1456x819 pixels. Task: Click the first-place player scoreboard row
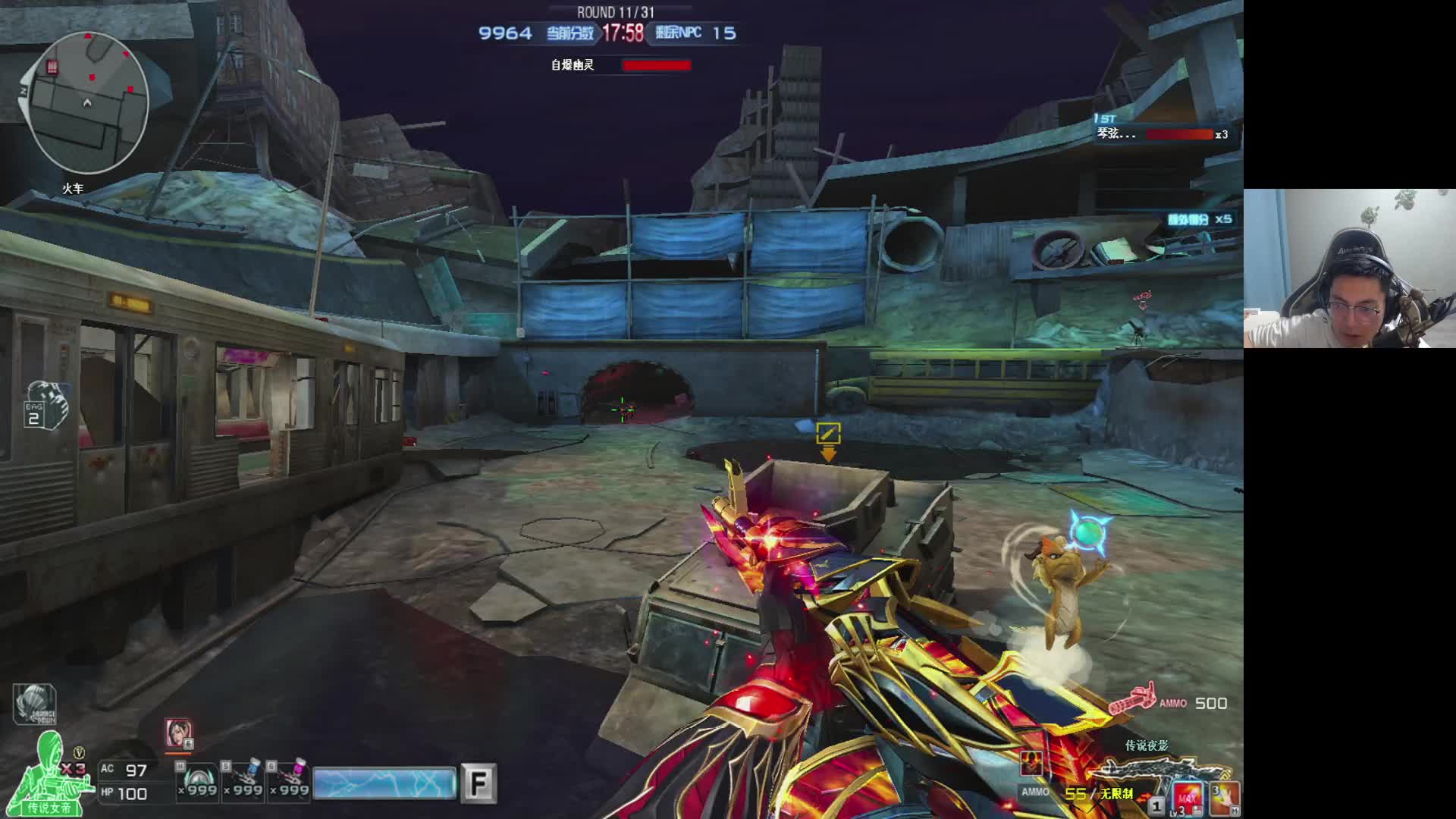point(1161,134)
